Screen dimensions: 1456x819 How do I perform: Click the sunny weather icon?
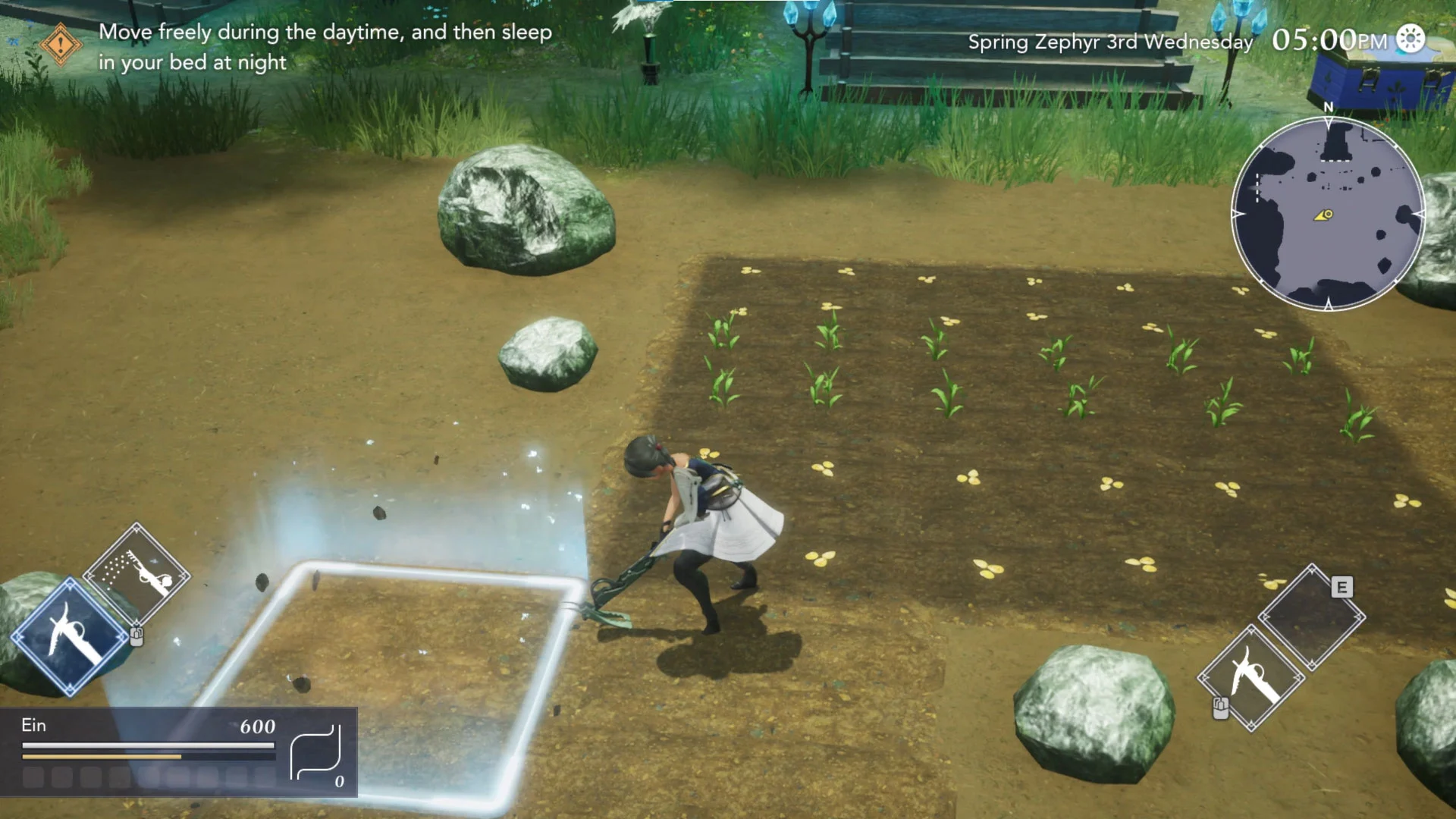(1410, 39)
